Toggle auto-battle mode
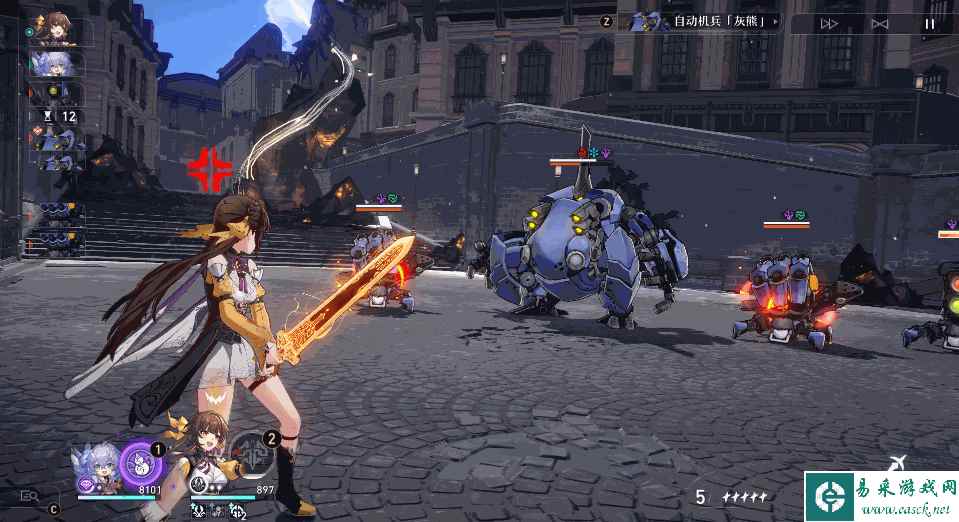The width and height of the screenshot is (959, 522). 879,24
